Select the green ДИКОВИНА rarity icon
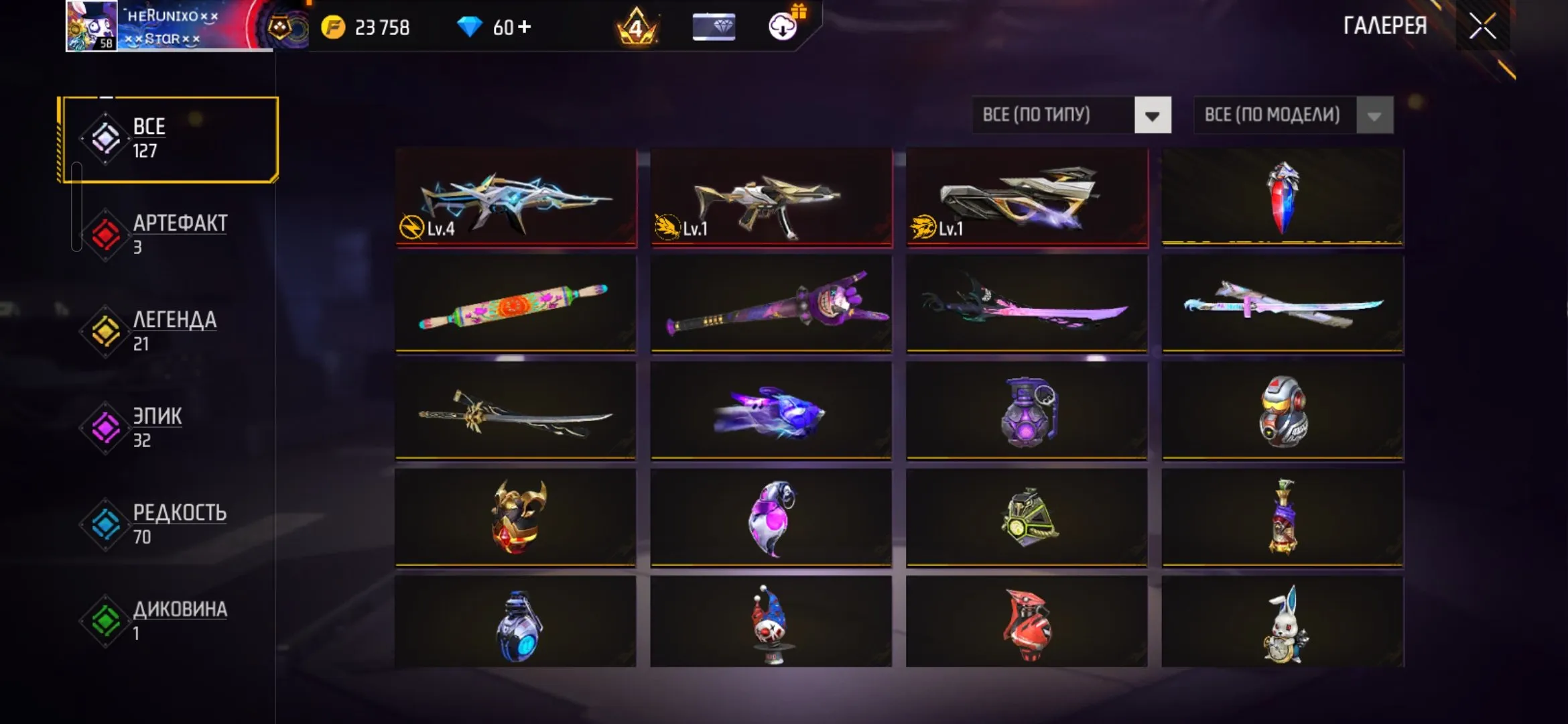 (105, 617)
